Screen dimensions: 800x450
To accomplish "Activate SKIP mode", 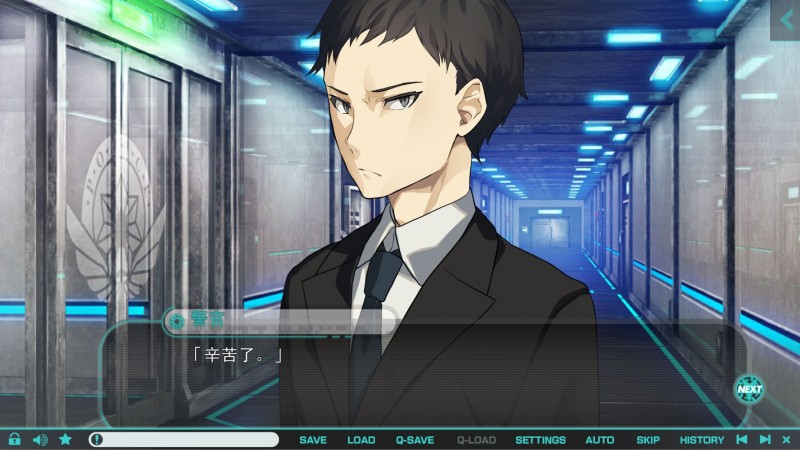I will coord(648,440).
